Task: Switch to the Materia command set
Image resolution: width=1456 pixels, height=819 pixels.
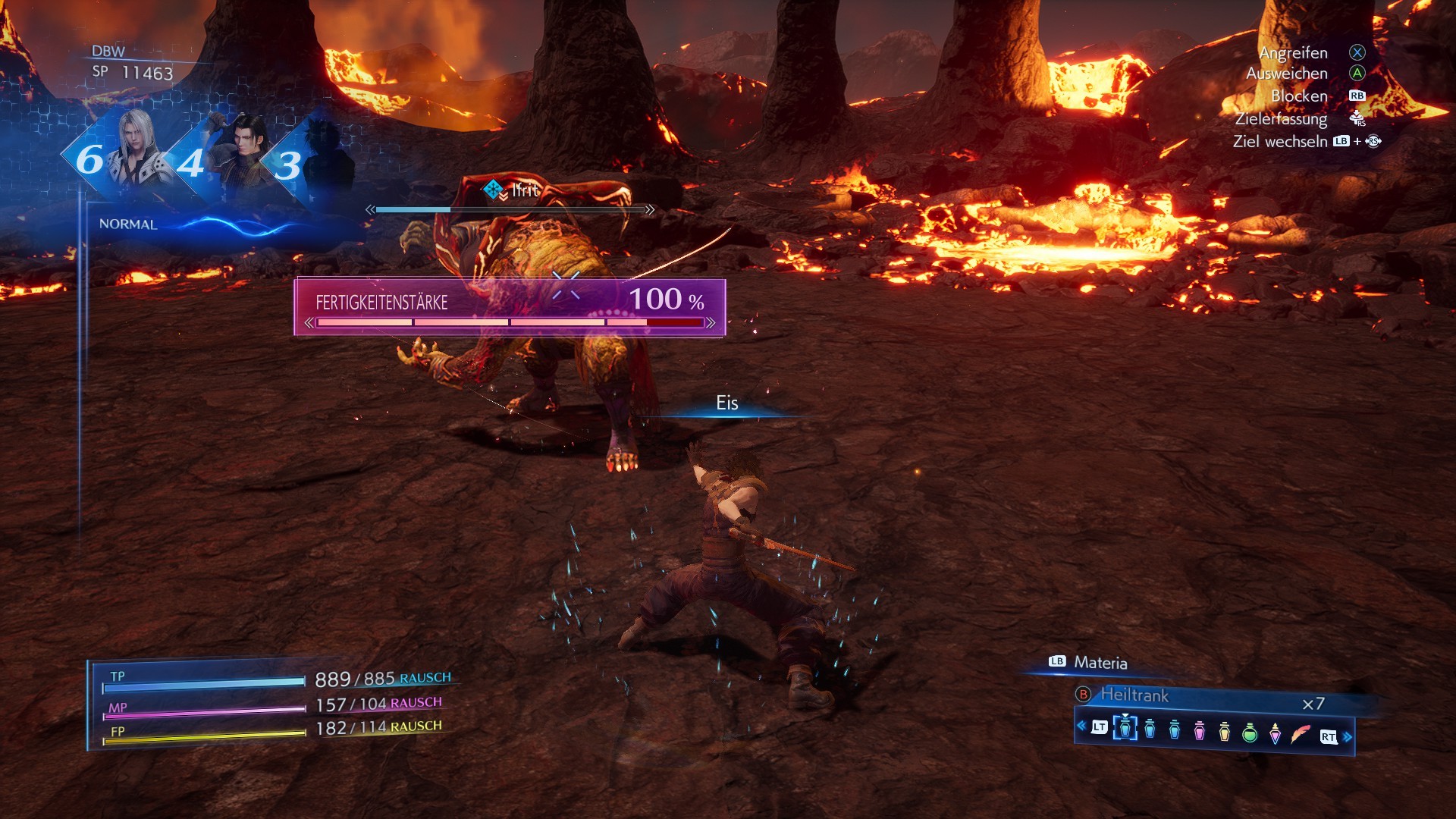Action: (x=1100, y=663)
